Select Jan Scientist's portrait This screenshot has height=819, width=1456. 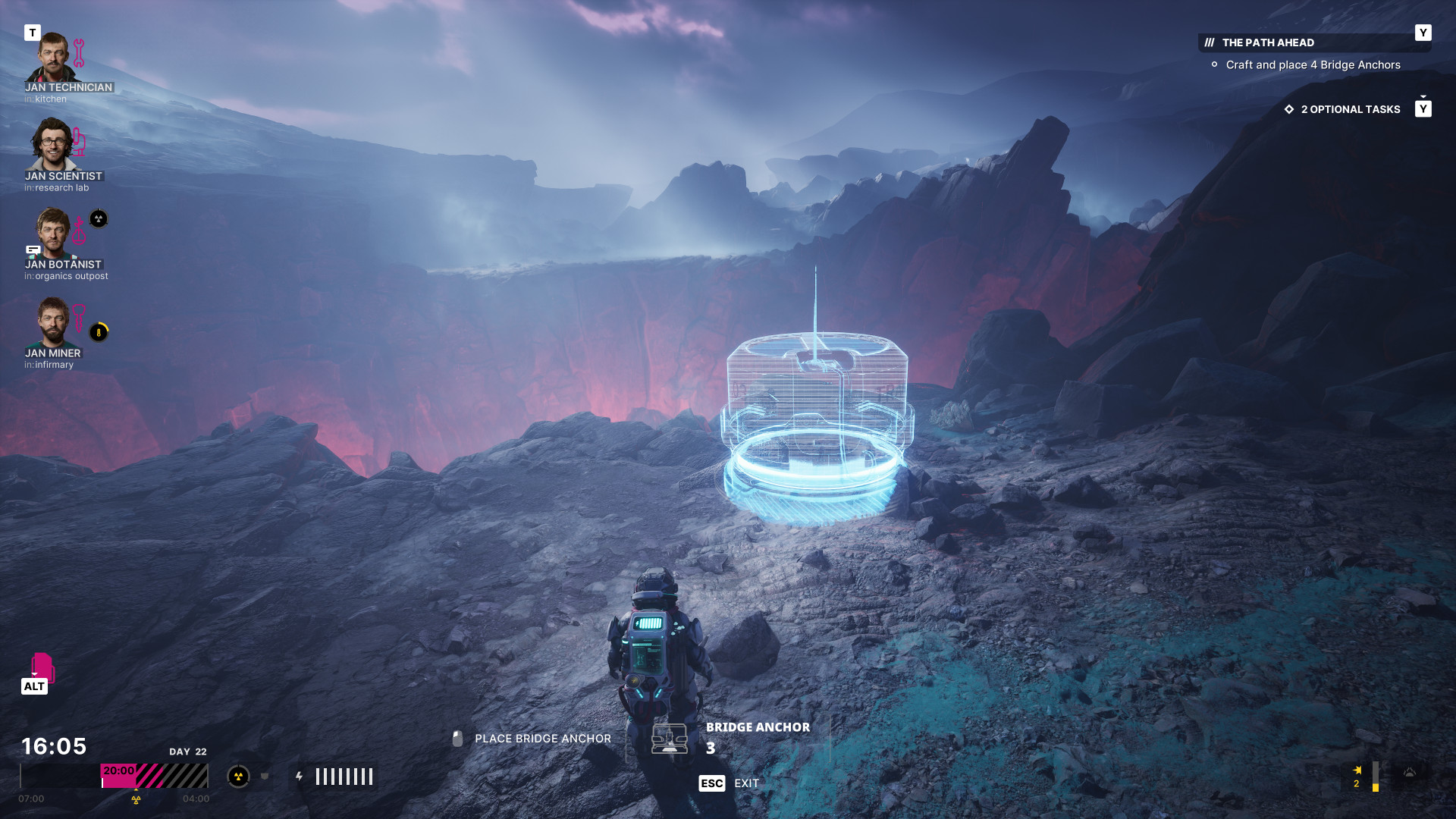pyautogui.click(x=52, y=144)
